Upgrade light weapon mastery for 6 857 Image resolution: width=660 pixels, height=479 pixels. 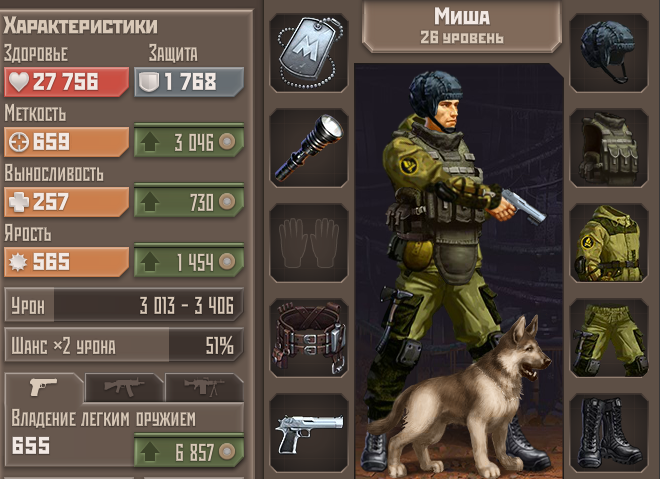tap(189, 450)
